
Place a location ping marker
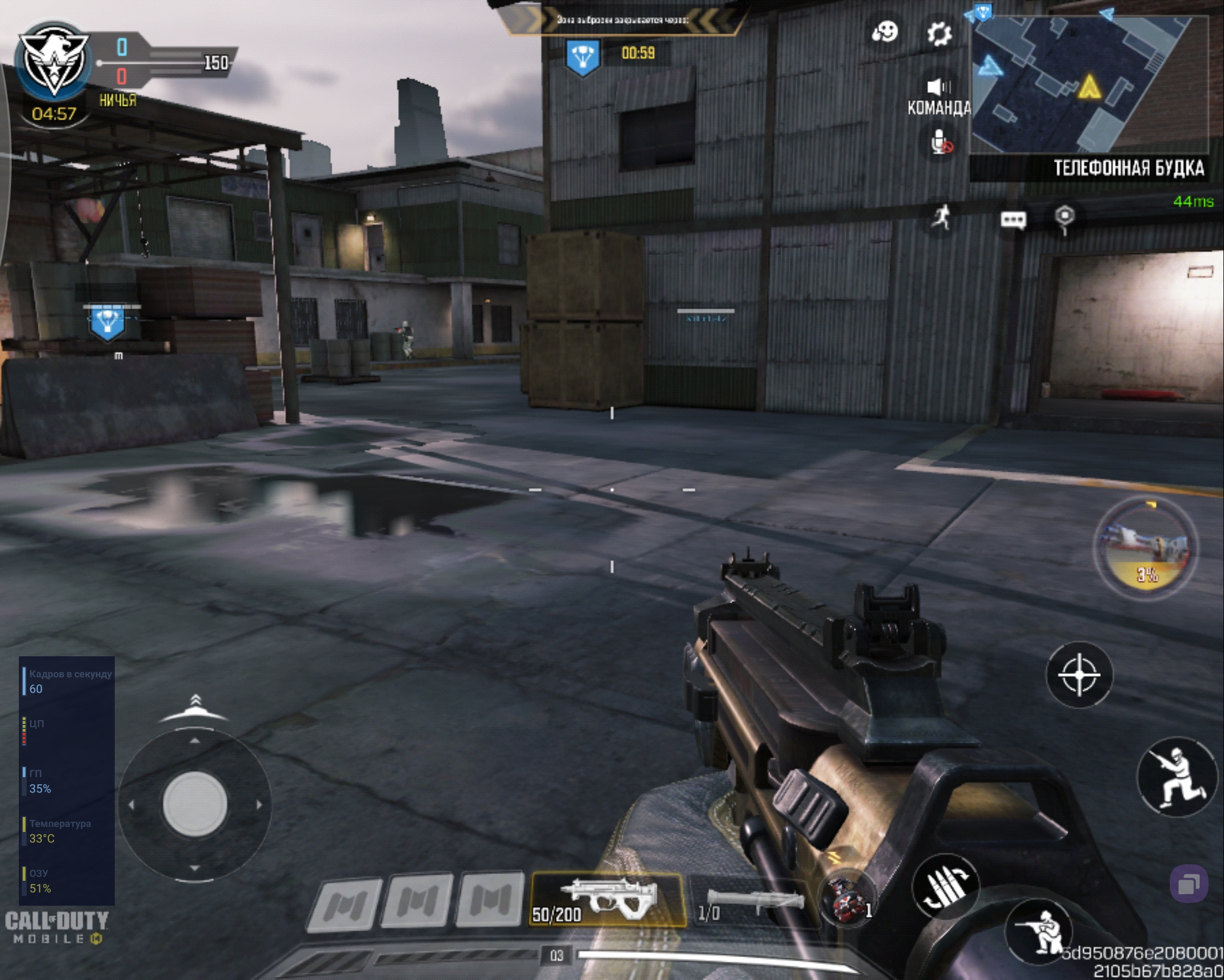click(1064, 217)
